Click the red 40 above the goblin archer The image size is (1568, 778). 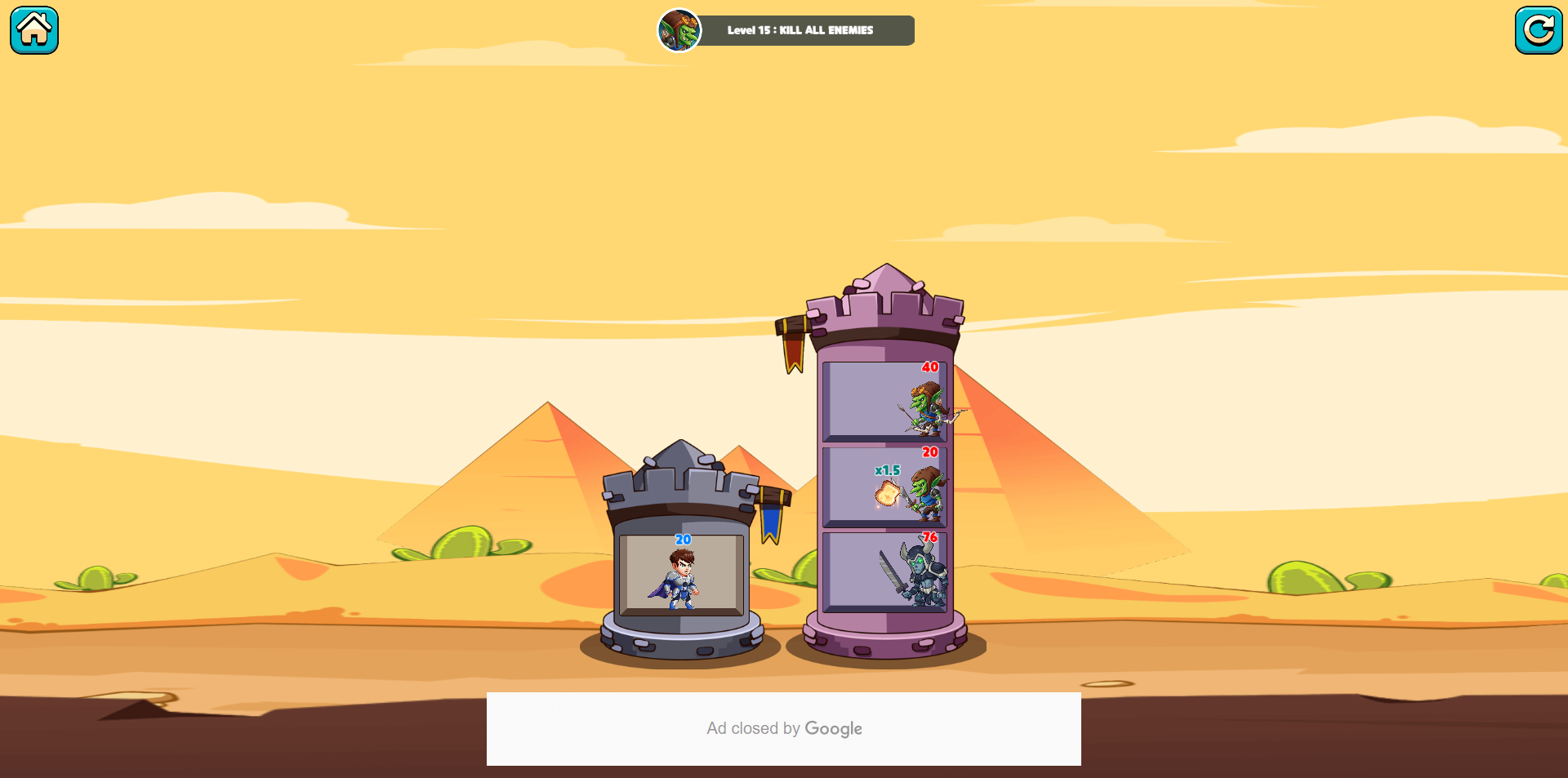(x=929, y=367)
